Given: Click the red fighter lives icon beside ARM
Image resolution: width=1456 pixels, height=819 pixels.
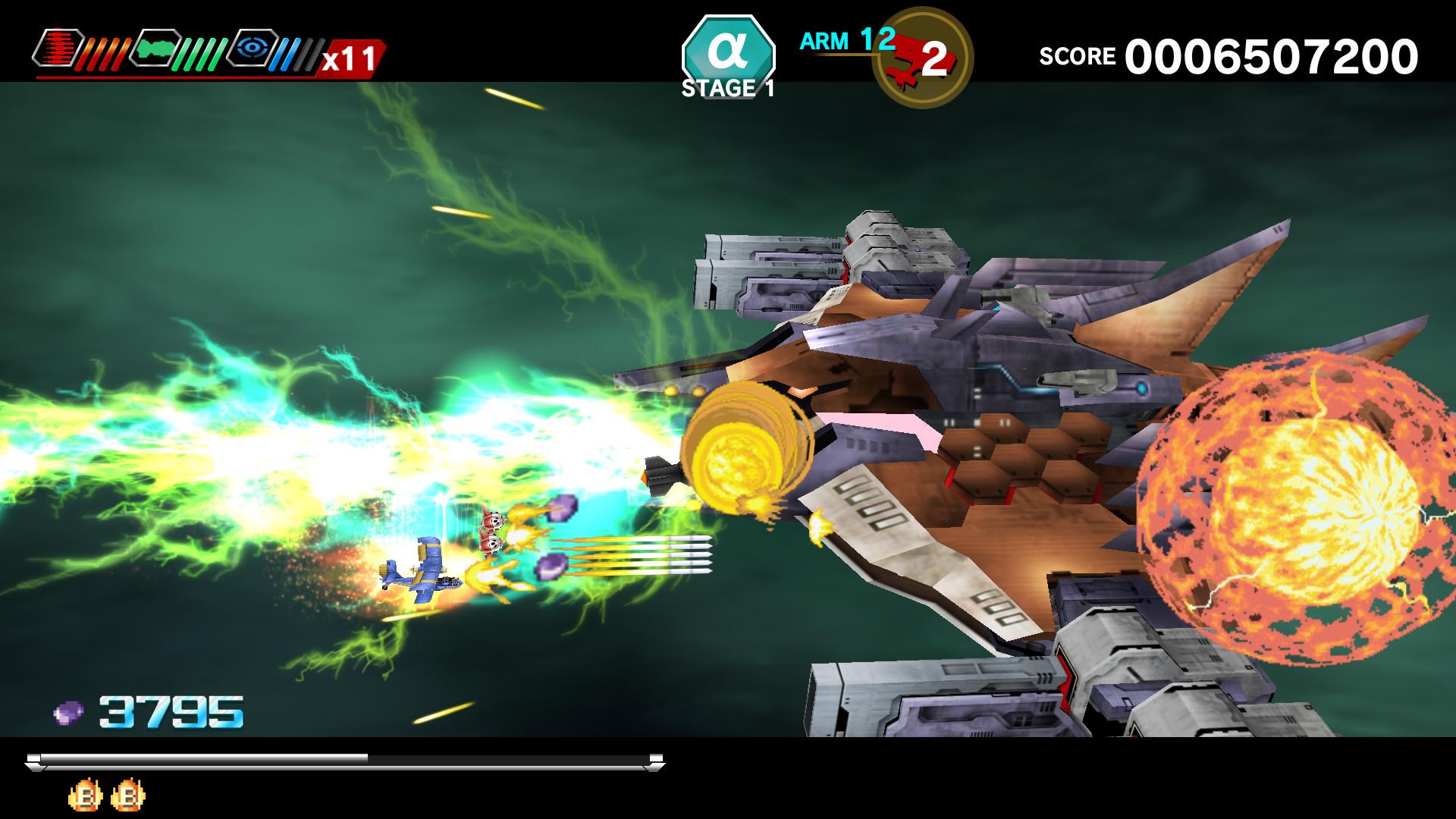Looking at the screenshot, I should coord(922,55).
